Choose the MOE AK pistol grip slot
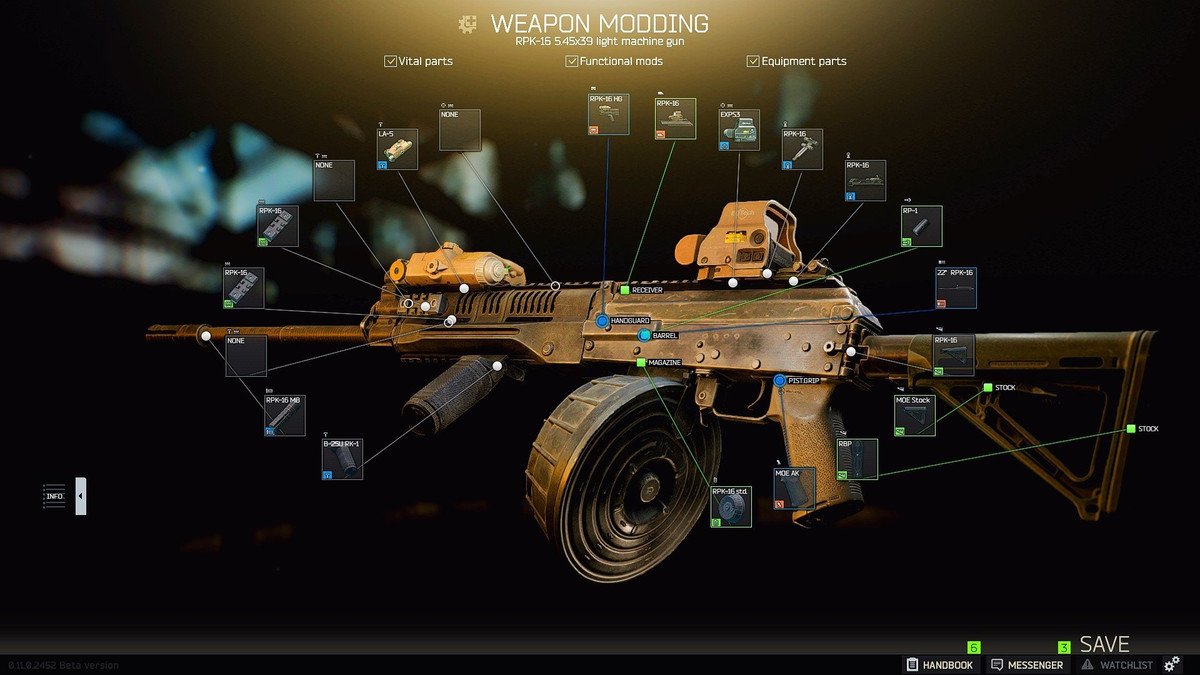 click(x=794, y=489)
